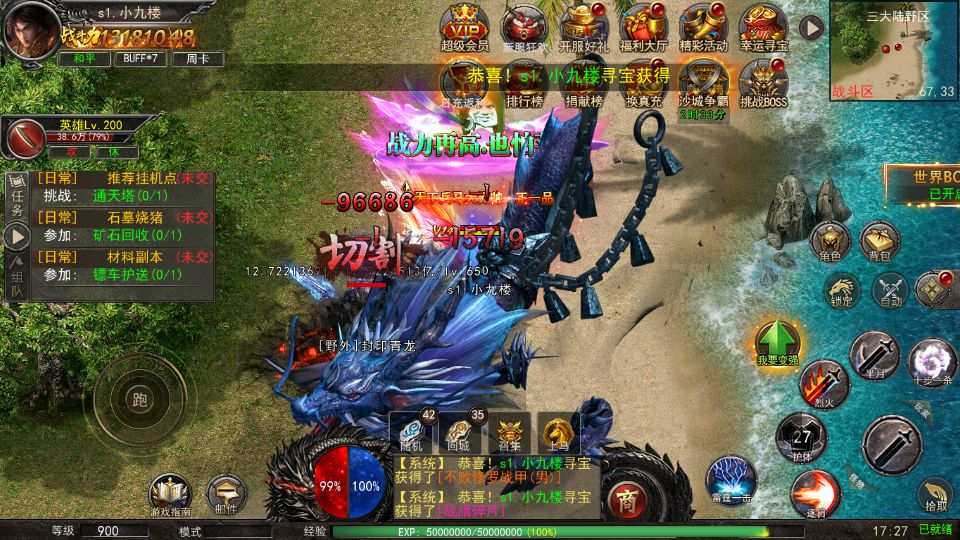Image resolution: width=960 pixels, height=540 pixels.
Task: Open the 精彩活动 events icon
Action: (x=703, y=25)
